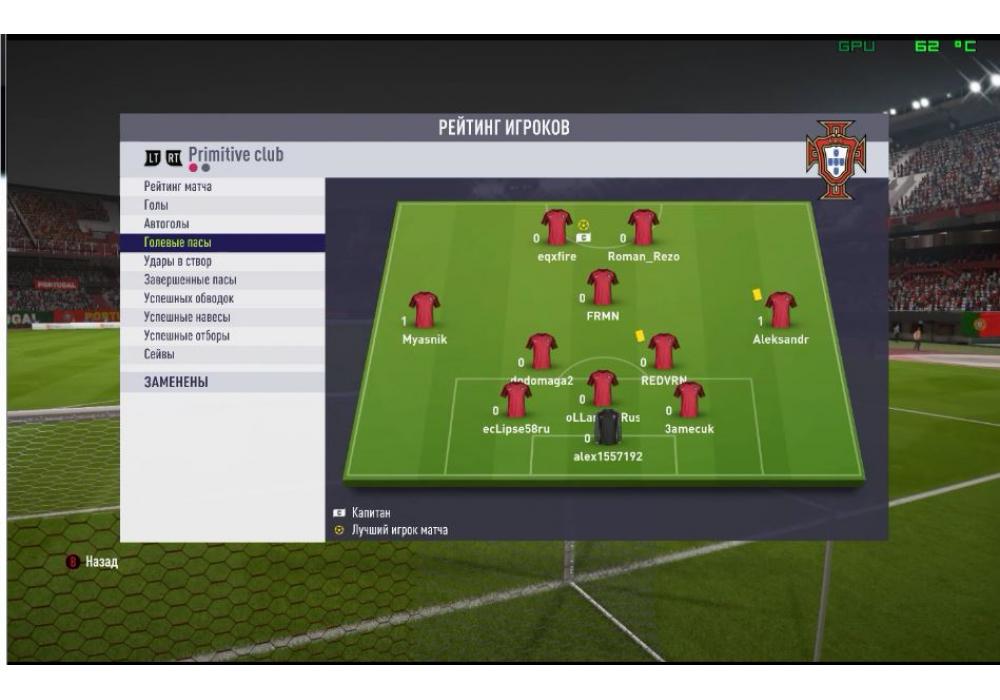Viewport: 1000px width, 700px height.
Task: Select defender ecLipse58ru
Action: pos(516,401)
